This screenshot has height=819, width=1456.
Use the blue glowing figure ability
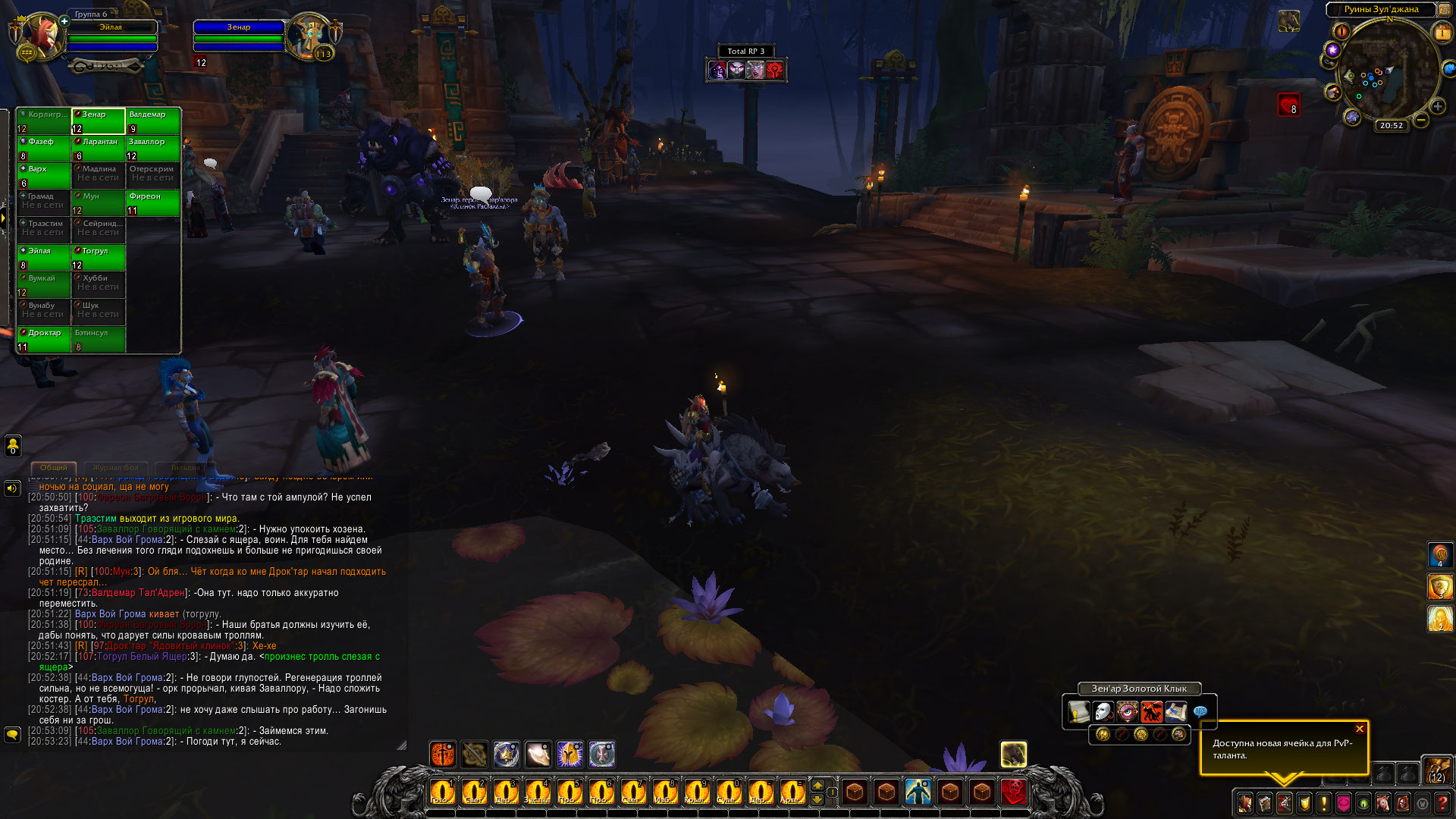918,792
